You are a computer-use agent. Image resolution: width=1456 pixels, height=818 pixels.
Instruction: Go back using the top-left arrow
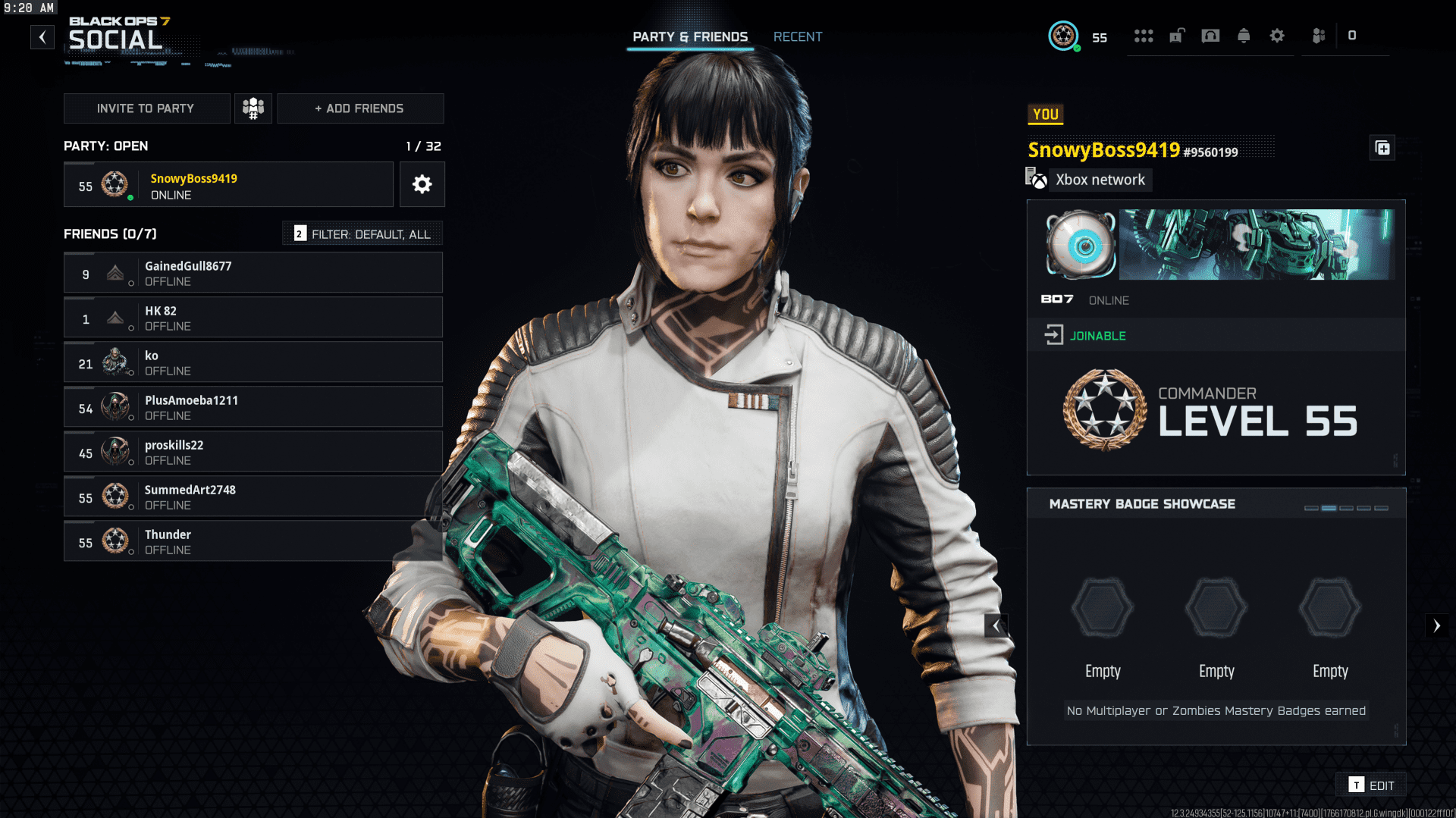click(42, 36)
